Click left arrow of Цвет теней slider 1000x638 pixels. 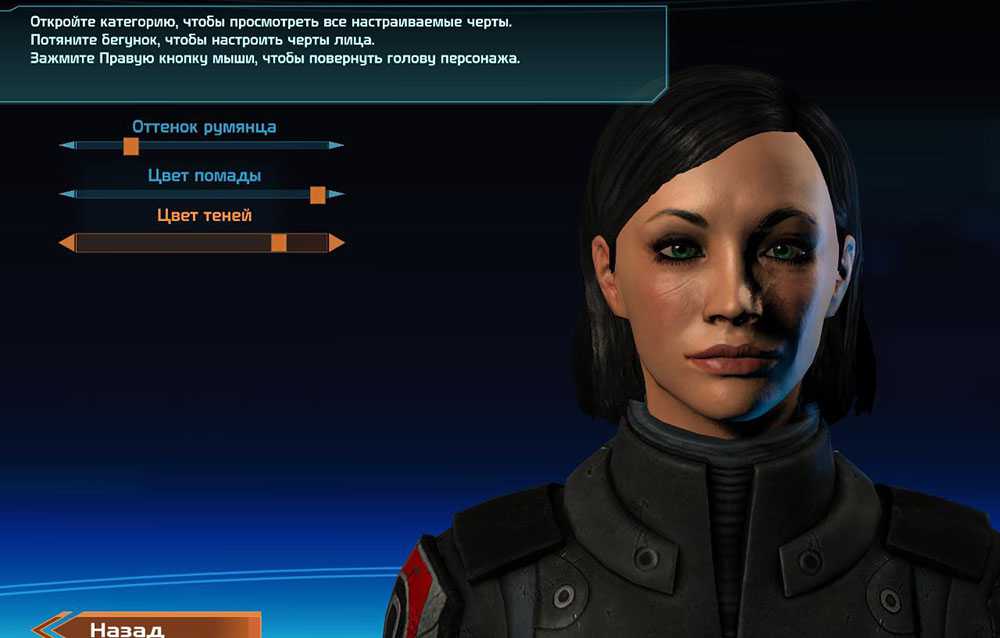click(67, 243)
